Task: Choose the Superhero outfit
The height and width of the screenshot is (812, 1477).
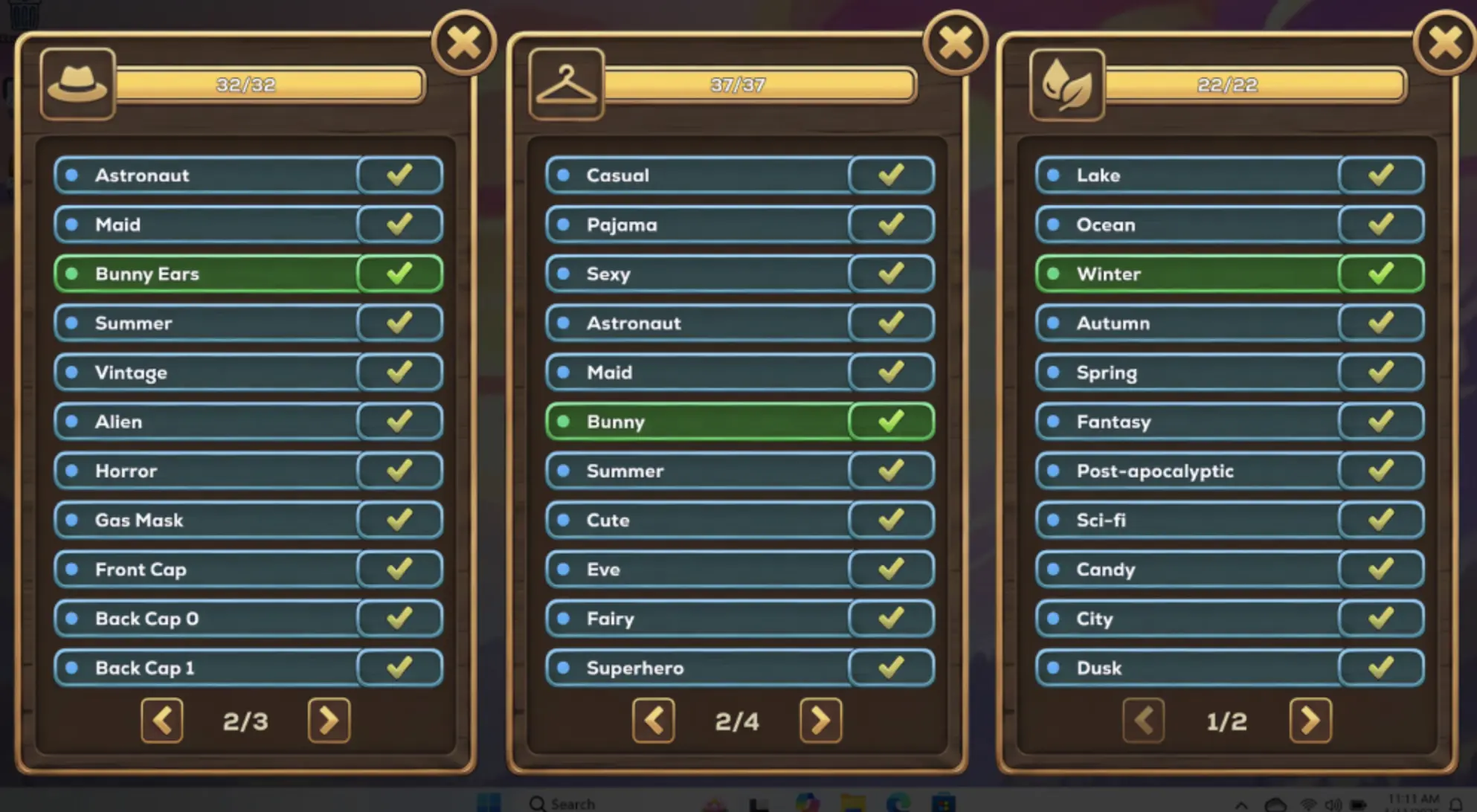Action: 699,668
